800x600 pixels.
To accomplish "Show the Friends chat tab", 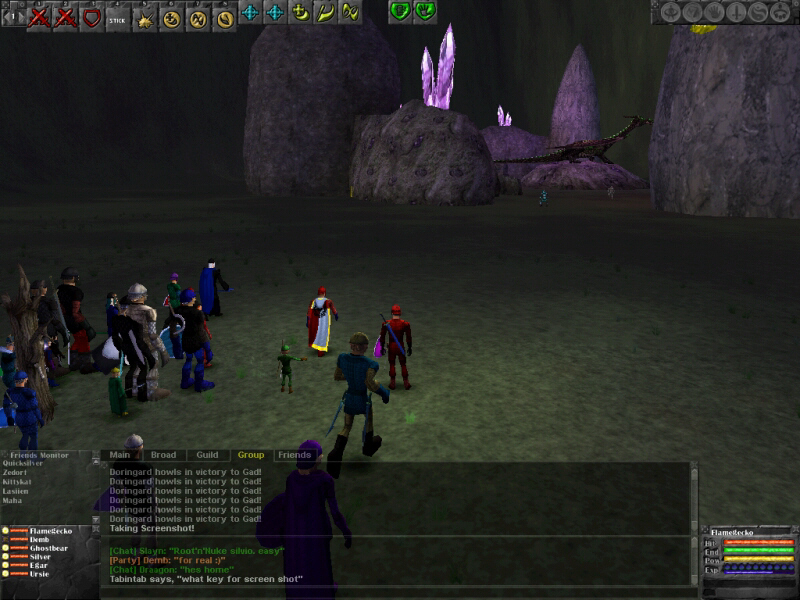I will (294, 455).
